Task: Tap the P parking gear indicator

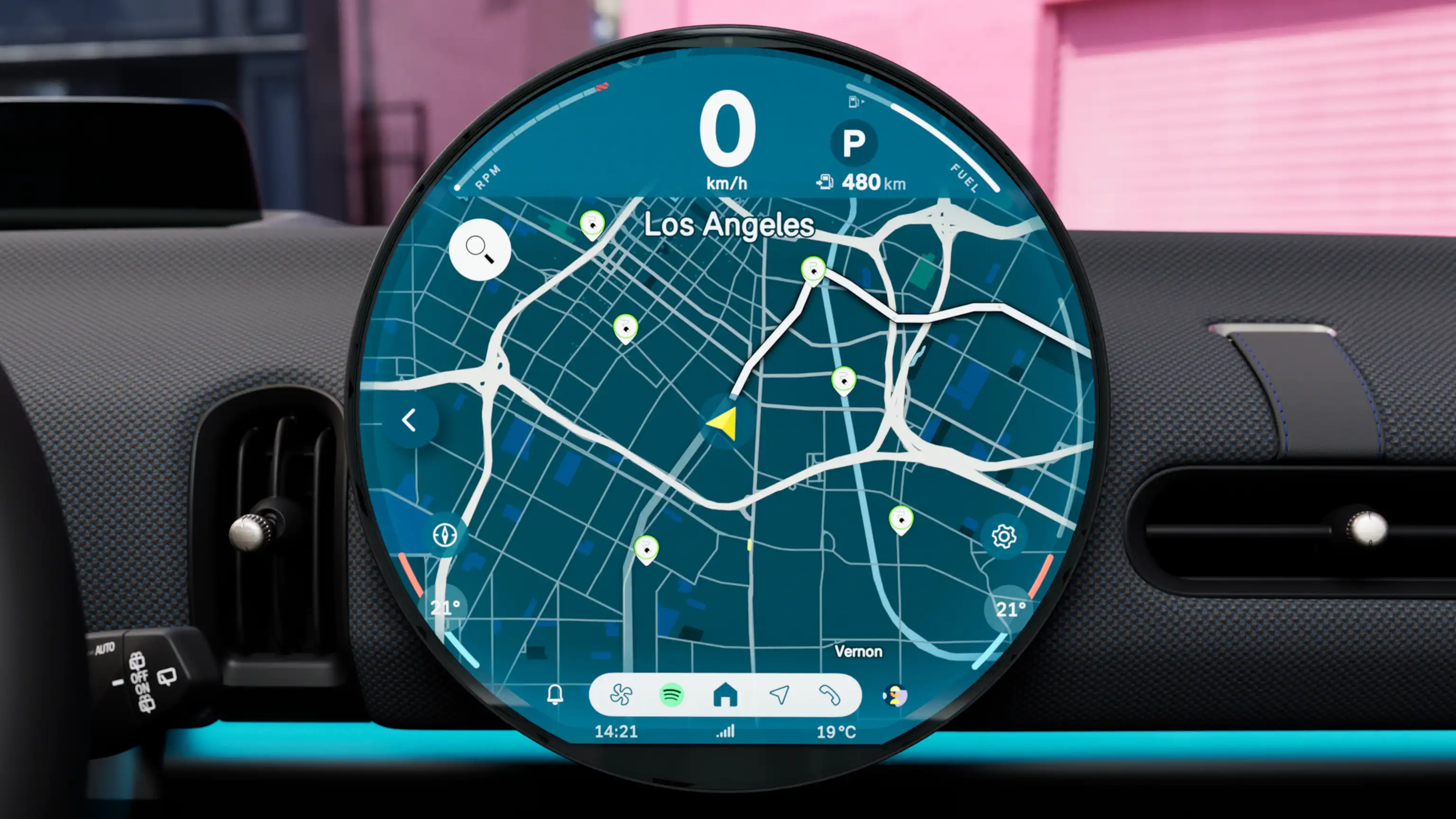Action: coord(854,143)
